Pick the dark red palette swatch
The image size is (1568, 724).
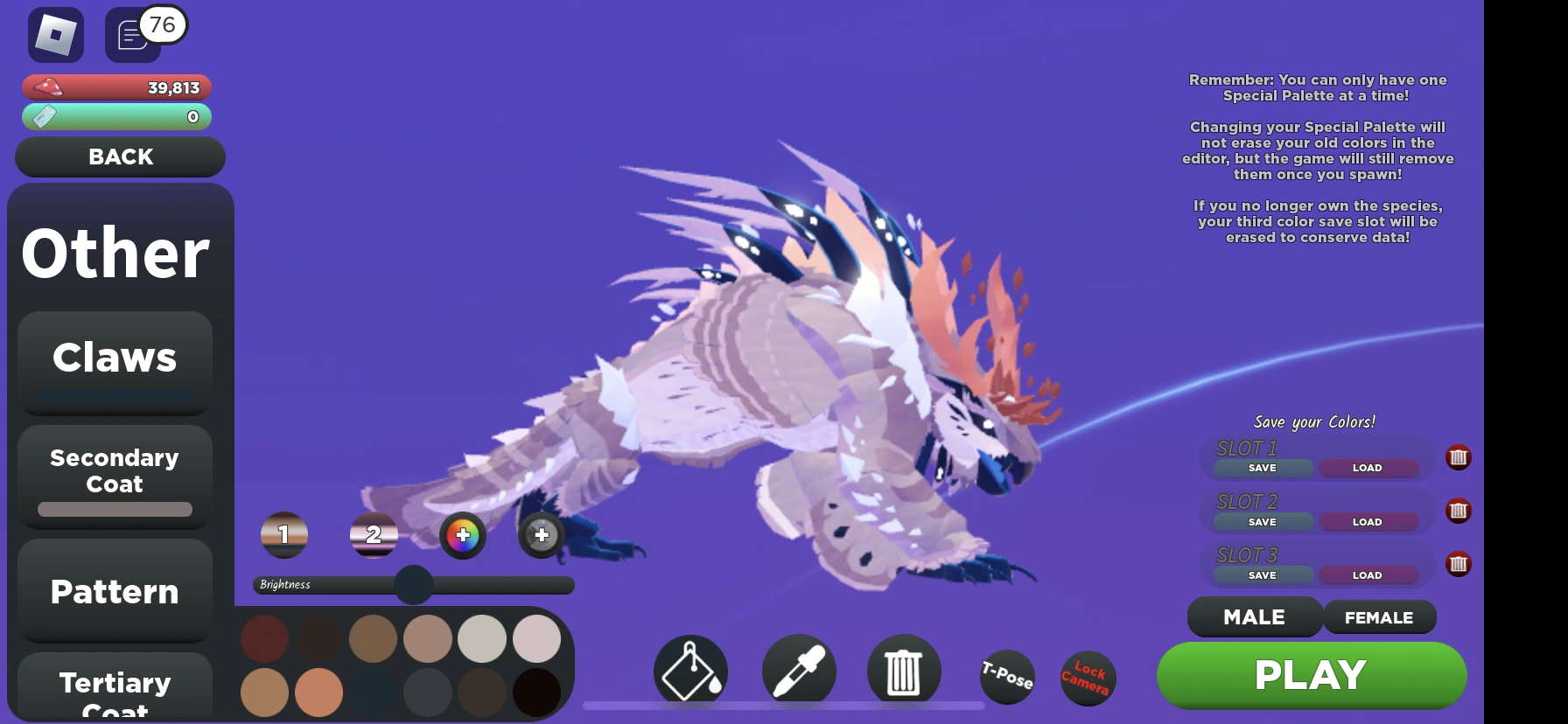[264, 638]
